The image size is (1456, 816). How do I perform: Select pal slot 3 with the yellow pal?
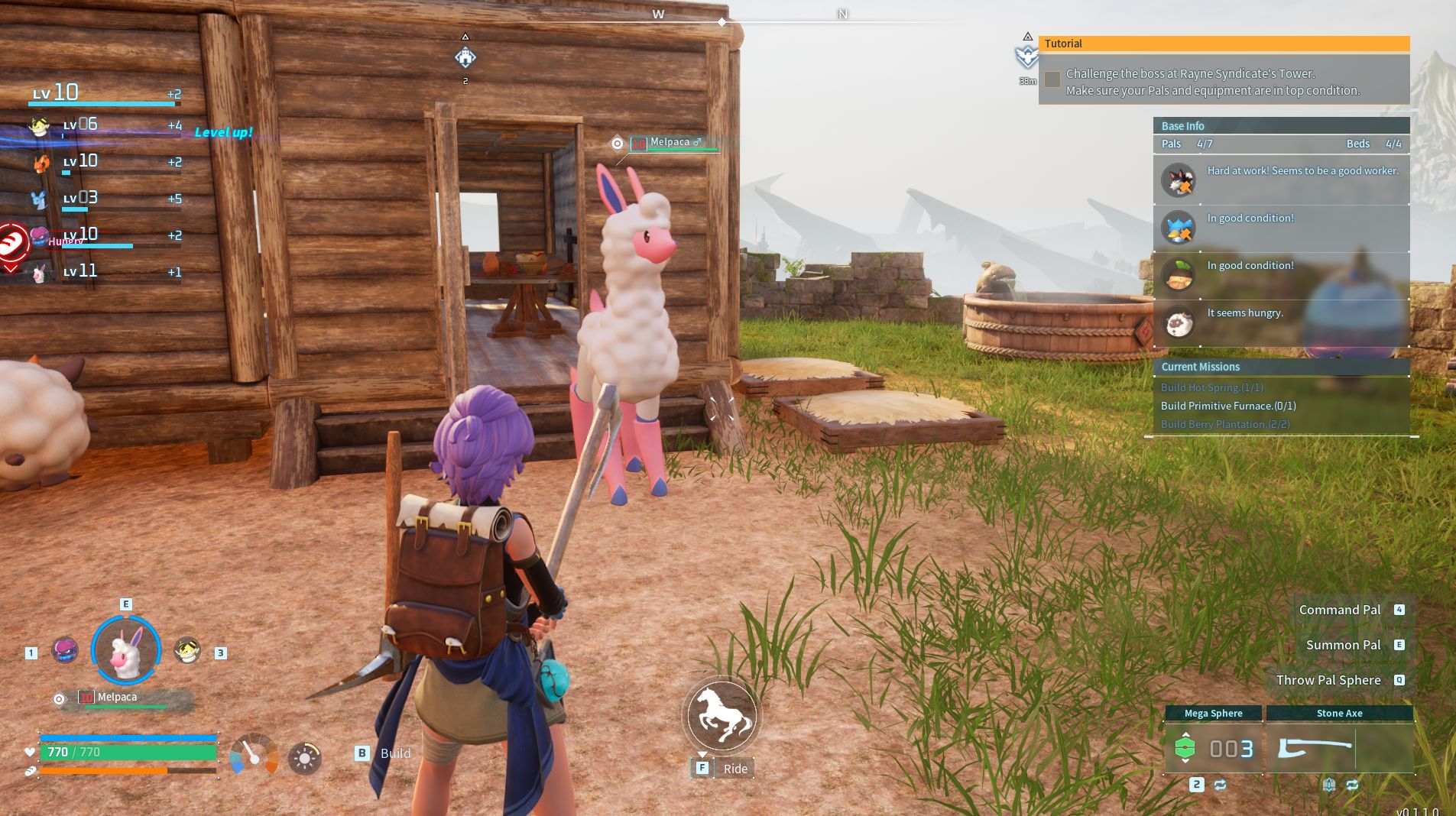click(x=187, y=651)
